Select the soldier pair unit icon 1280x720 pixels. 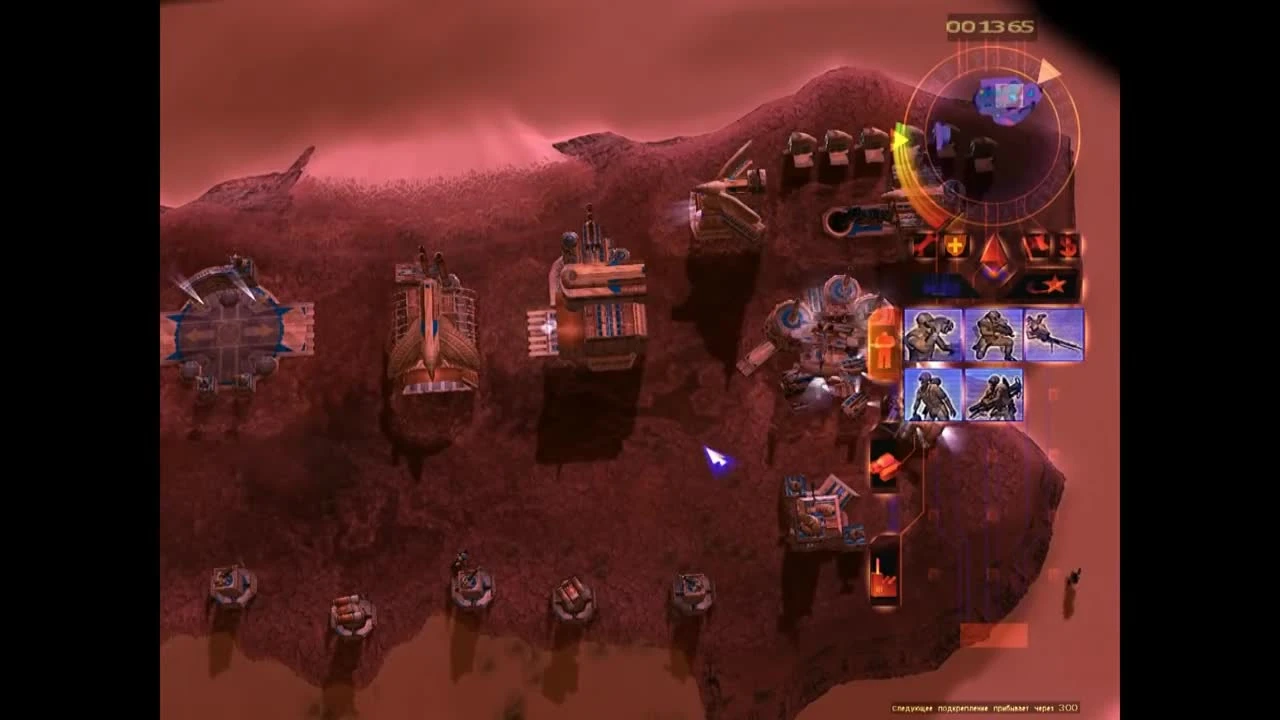931,395
